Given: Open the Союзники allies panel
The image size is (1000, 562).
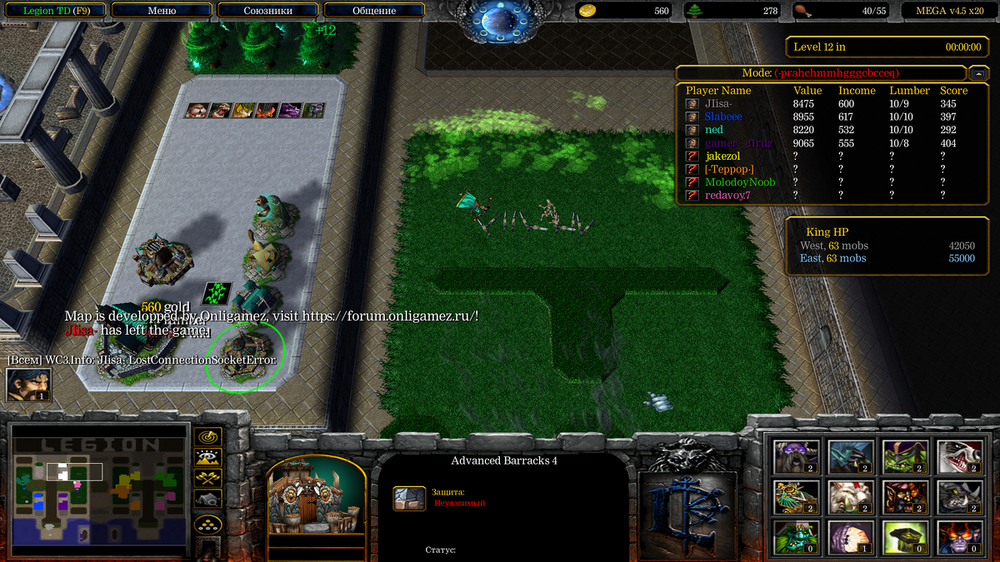Looking at the screenshot, I should [x=268, y=11].
